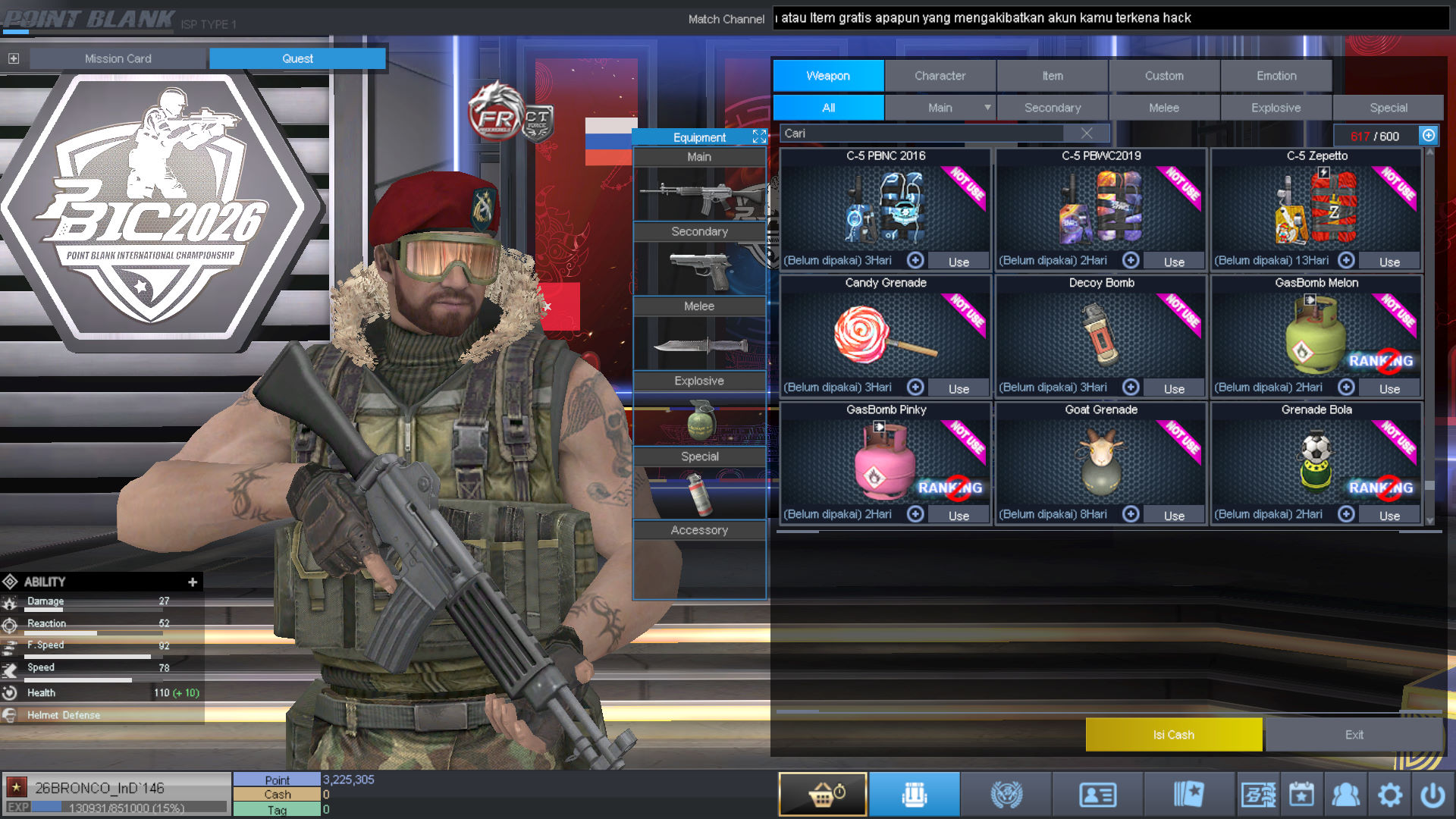Screen dimensions: 1456x819
Task: Open the settings gear icon
Action: (x=1389, y=795)
